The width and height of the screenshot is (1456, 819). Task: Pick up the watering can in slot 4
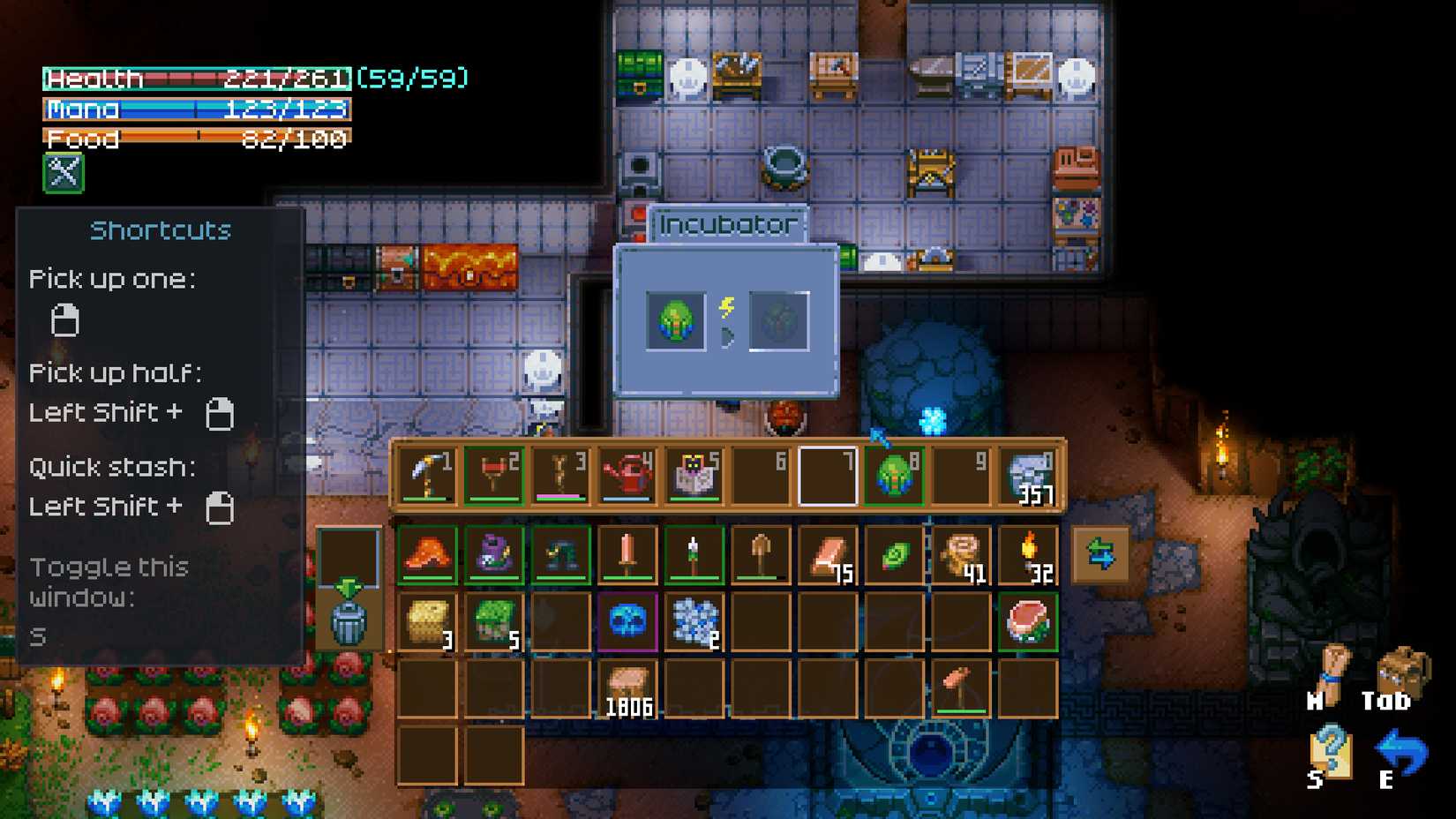[x=627, y=472]
